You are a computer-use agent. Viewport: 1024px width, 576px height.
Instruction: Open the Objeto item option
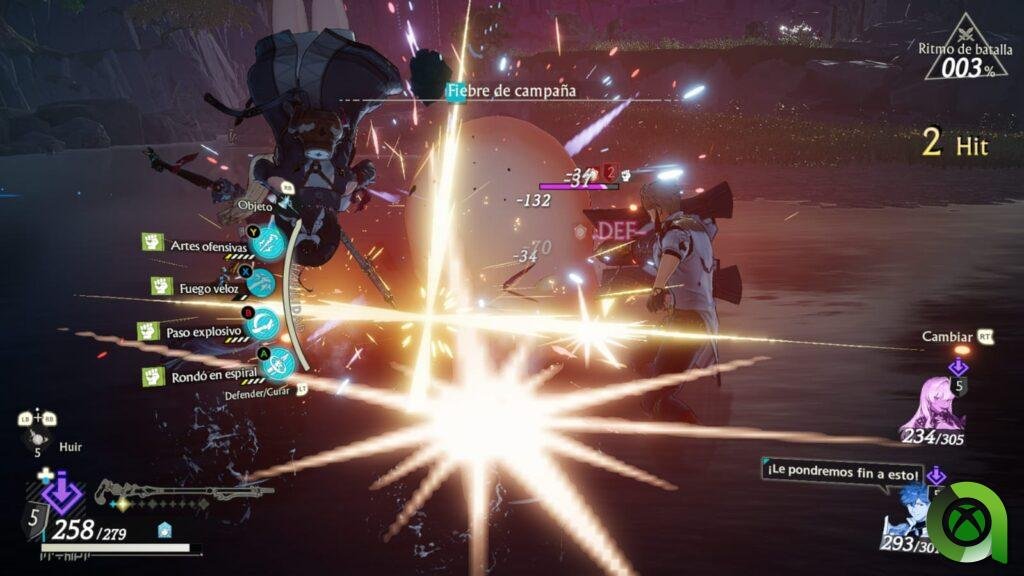255,205
